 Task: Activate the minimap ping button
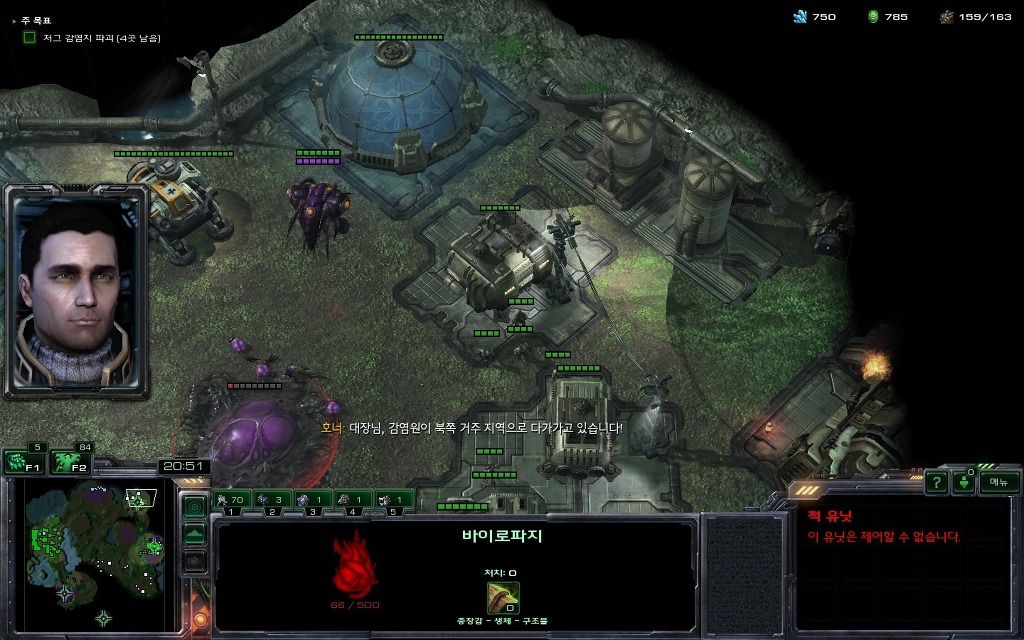195,506
